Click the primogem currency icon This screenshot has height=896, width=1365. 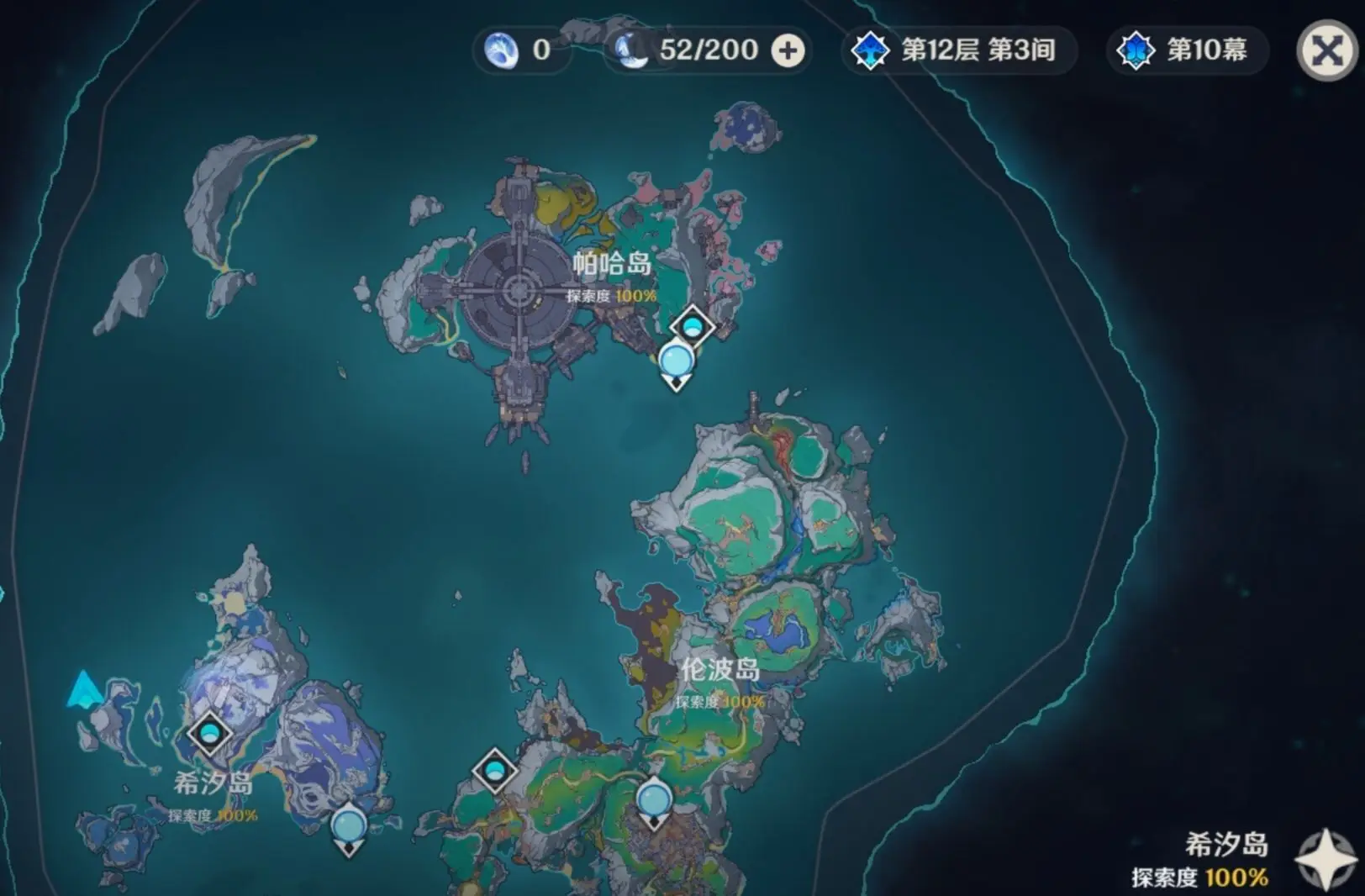coord(502,50)
